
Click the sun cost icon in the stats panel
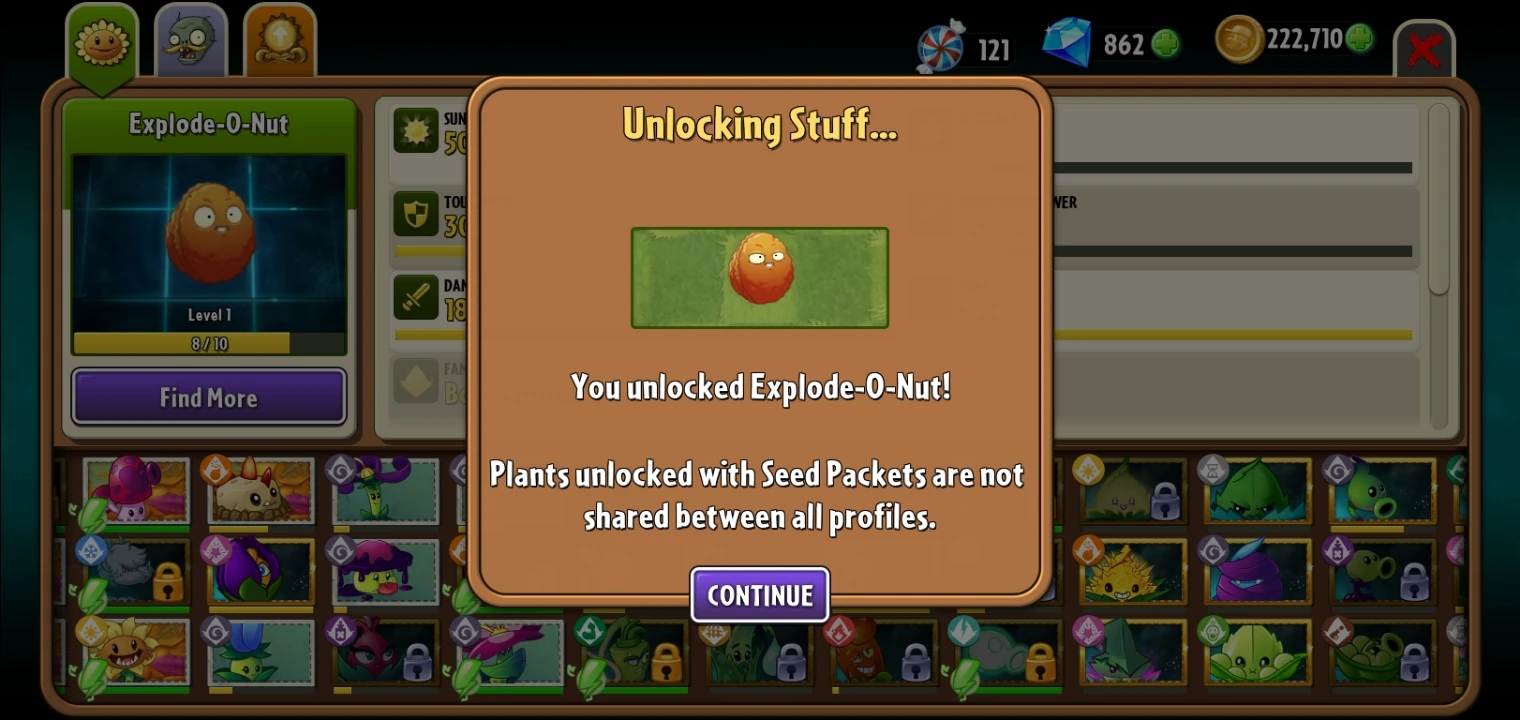(x=417, y=128)
